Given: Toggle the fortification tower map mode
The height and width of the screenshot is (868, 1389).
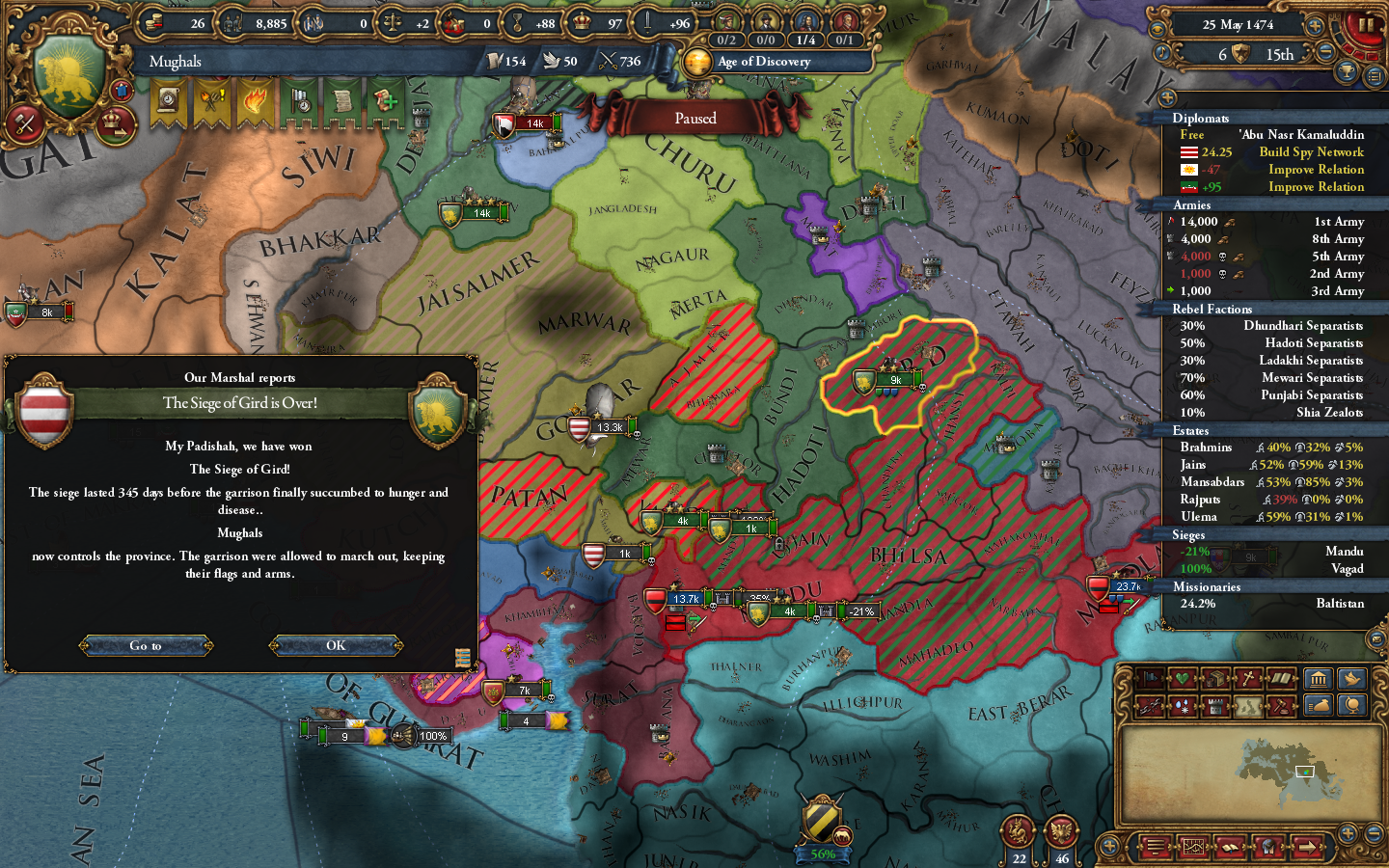Looking at the screenshot, I should coord(1216,706).
